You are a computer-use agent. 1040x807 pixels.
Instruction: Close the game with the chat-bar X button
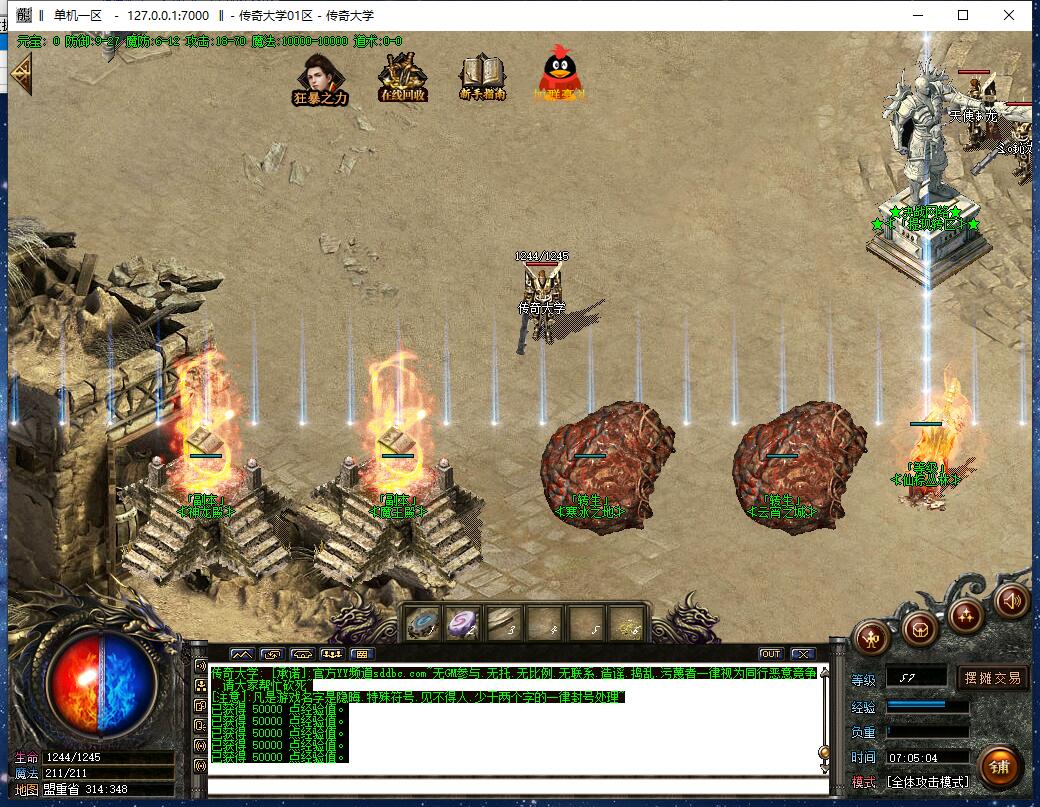pos(802,654)
